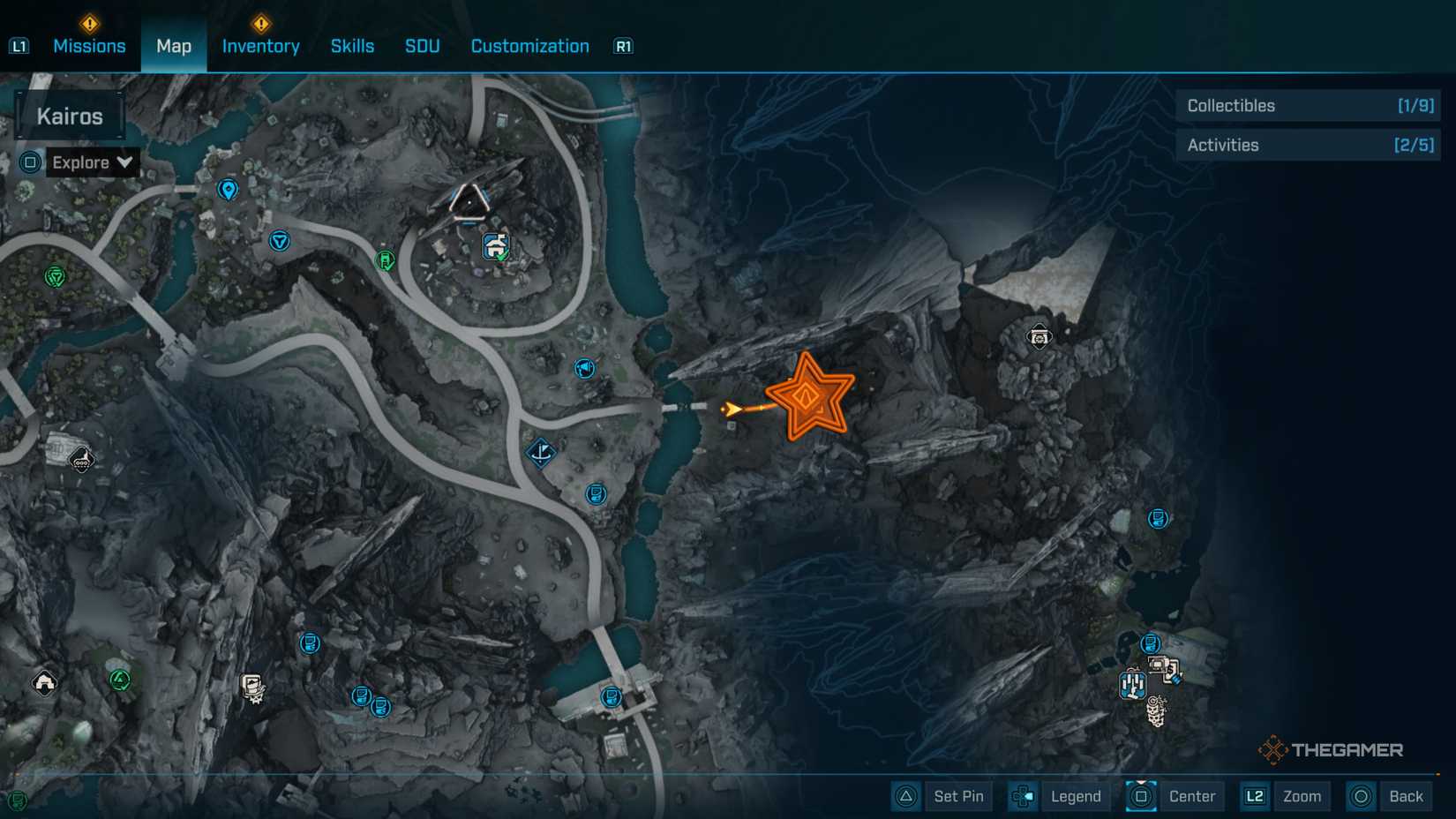Toggle the Center view control
Viewport: 1456px width, 819px height.
pyautogui.click(x=1193, y=796)
